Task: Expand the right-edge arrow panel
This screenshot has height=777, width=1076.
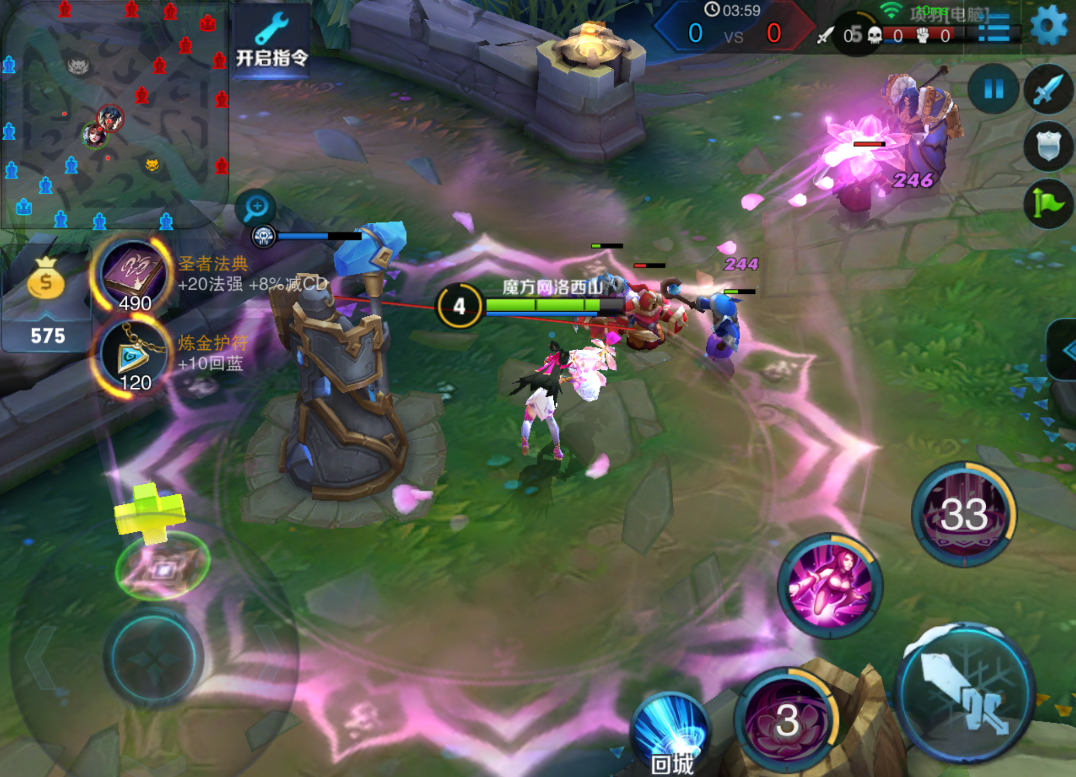Action: (x=1063, y=349)
